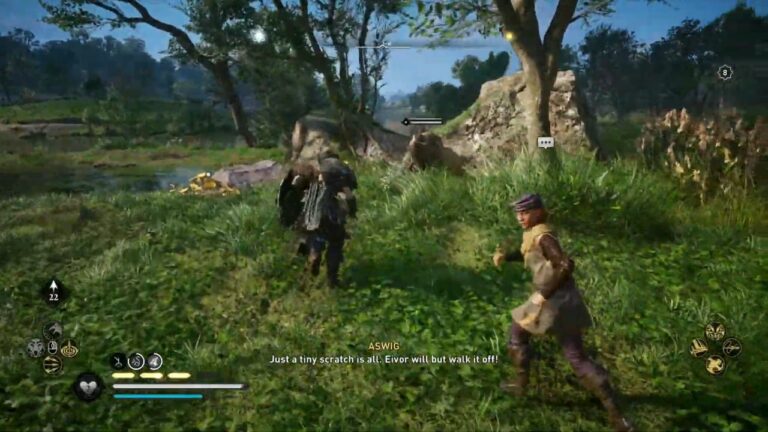
Task: Select the first status icon above adrenaline bars
Action: coord(118,361)
